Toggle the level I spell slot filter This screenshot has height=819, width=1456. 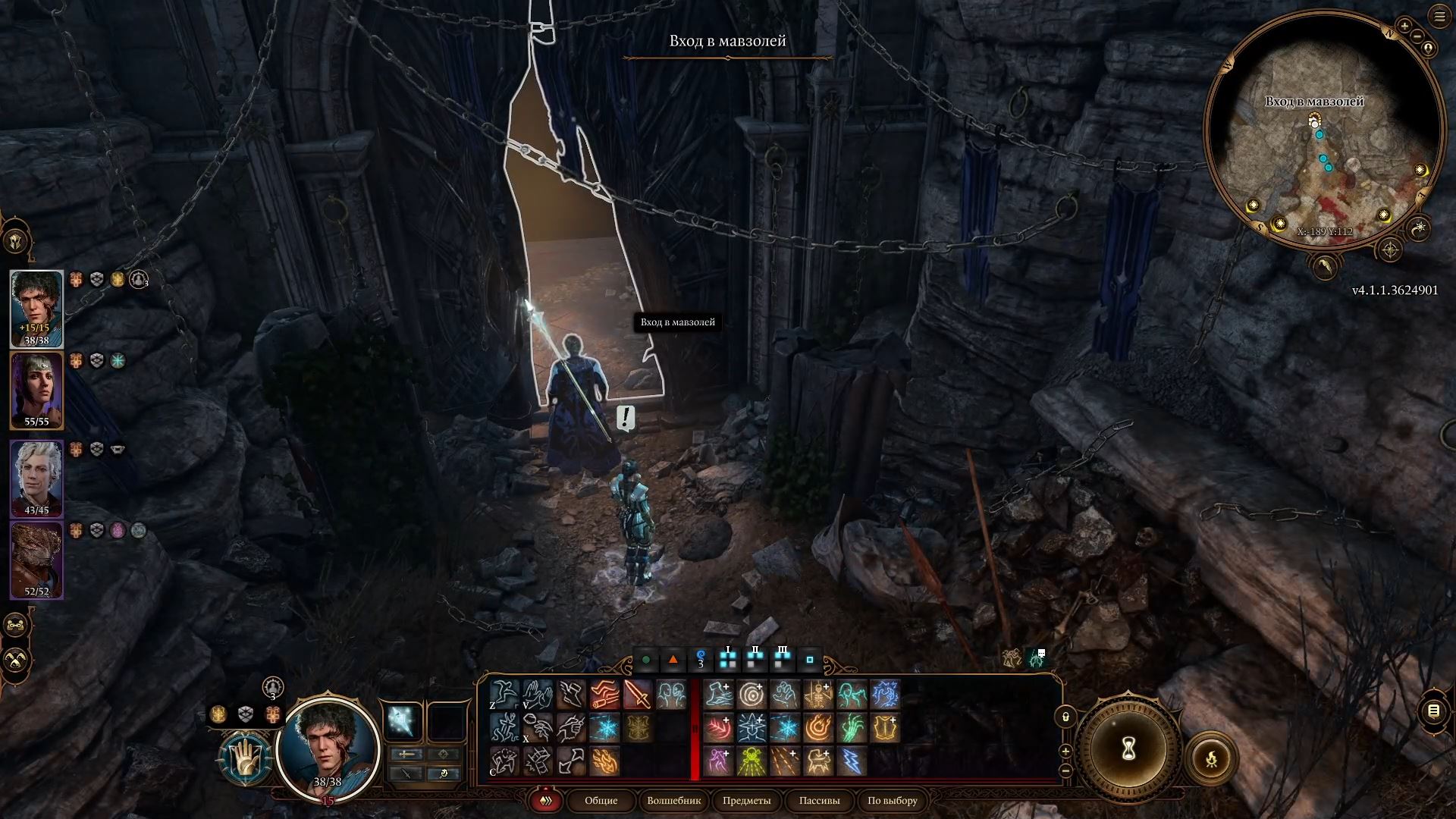pos(728,659)
